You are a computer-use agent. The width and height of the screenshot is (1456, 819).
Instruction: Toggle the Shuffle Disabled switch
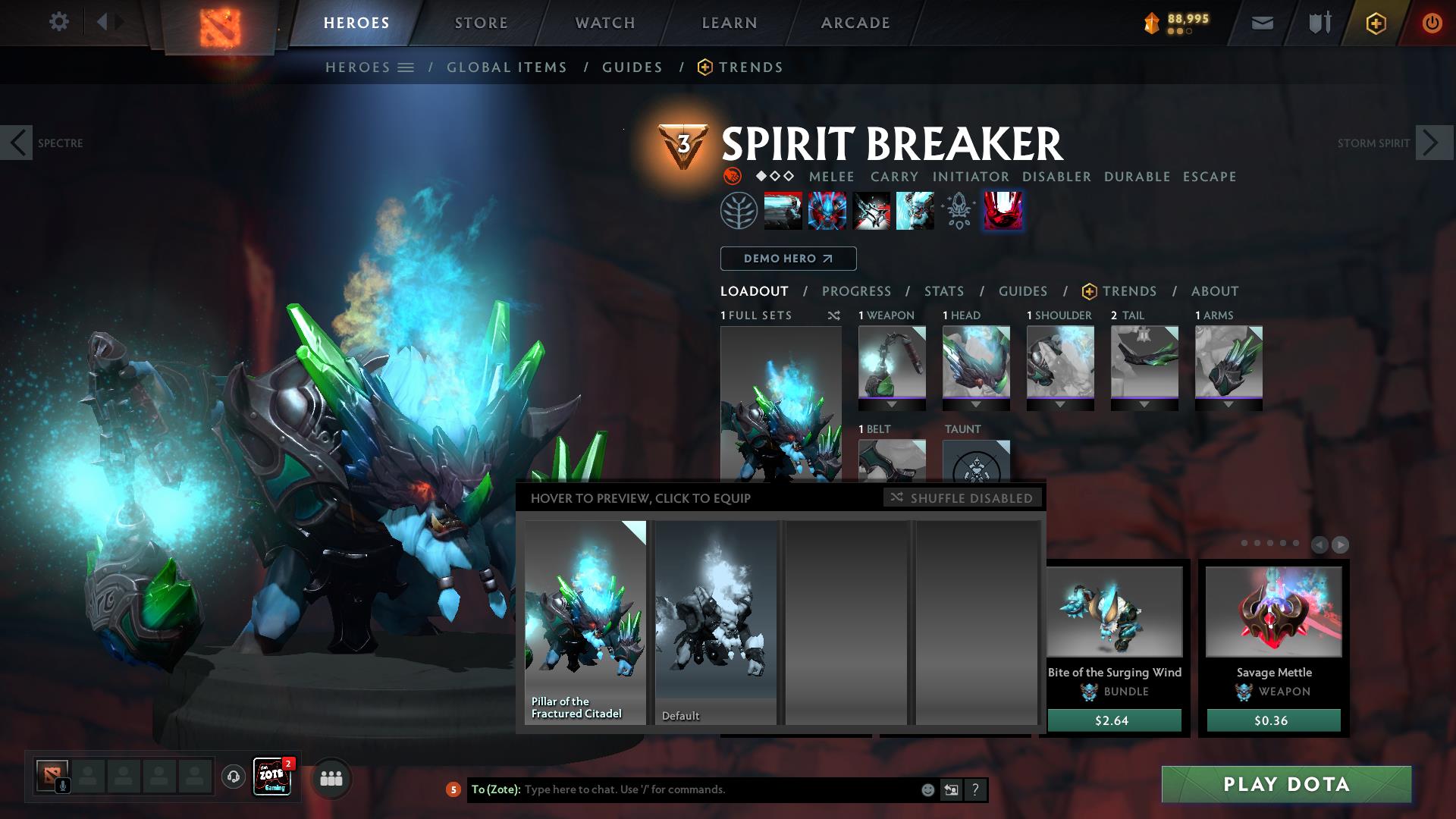coord(962,498)
